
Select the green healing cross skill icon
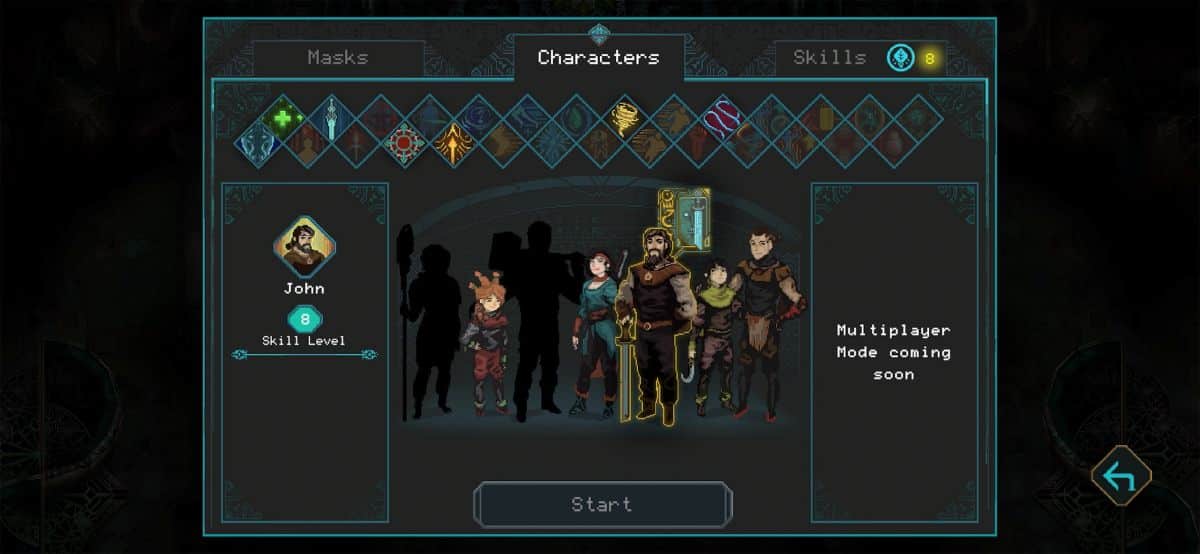point(283,119)
